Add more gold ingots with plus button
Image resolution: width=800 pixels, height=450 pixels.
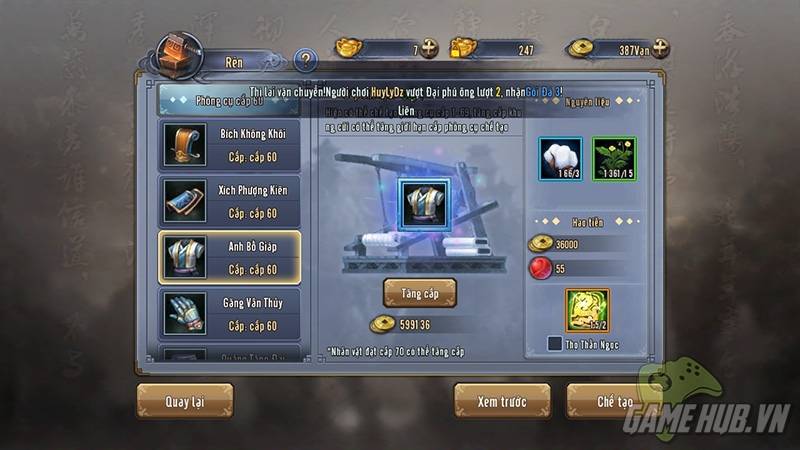430,47
